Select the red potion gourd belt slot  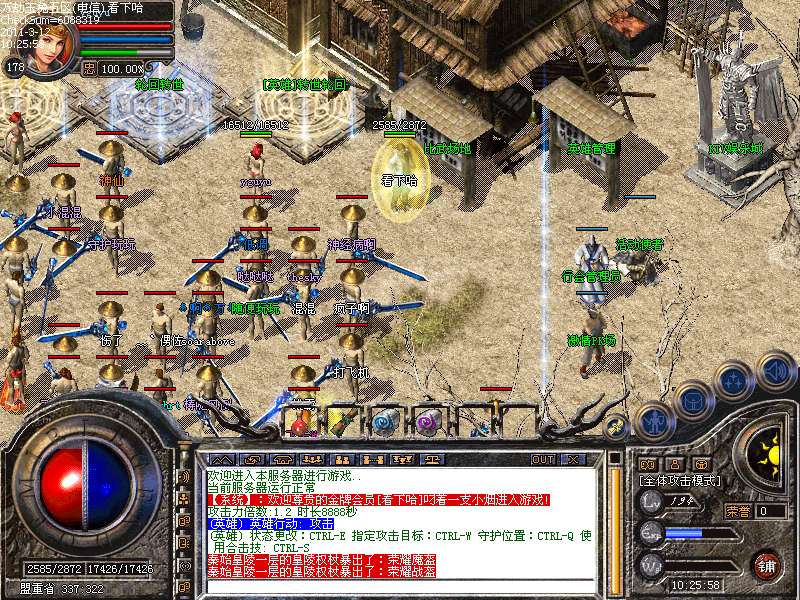303,421
